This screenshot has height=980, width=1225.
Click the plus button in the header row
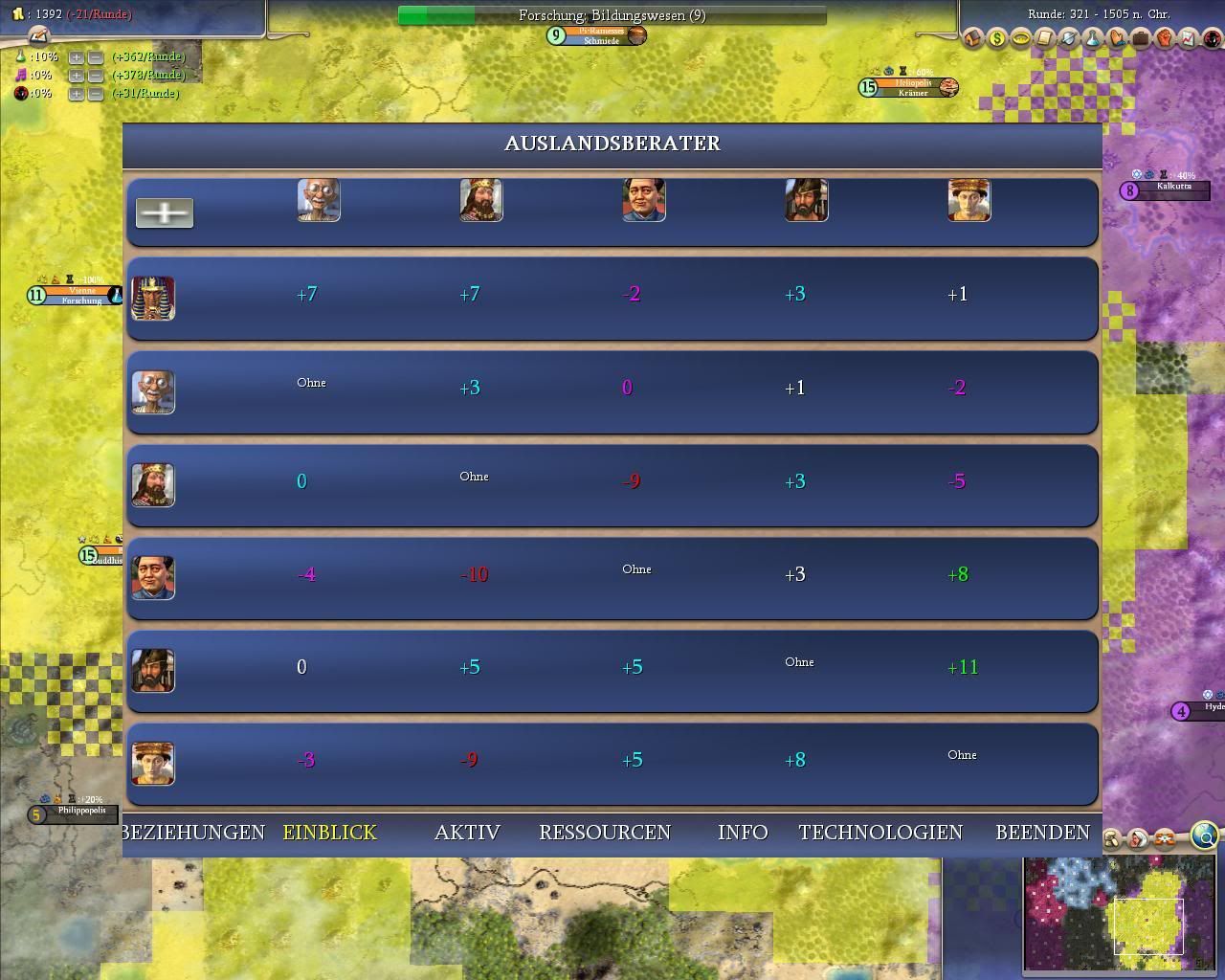click(x=165, y=212)
